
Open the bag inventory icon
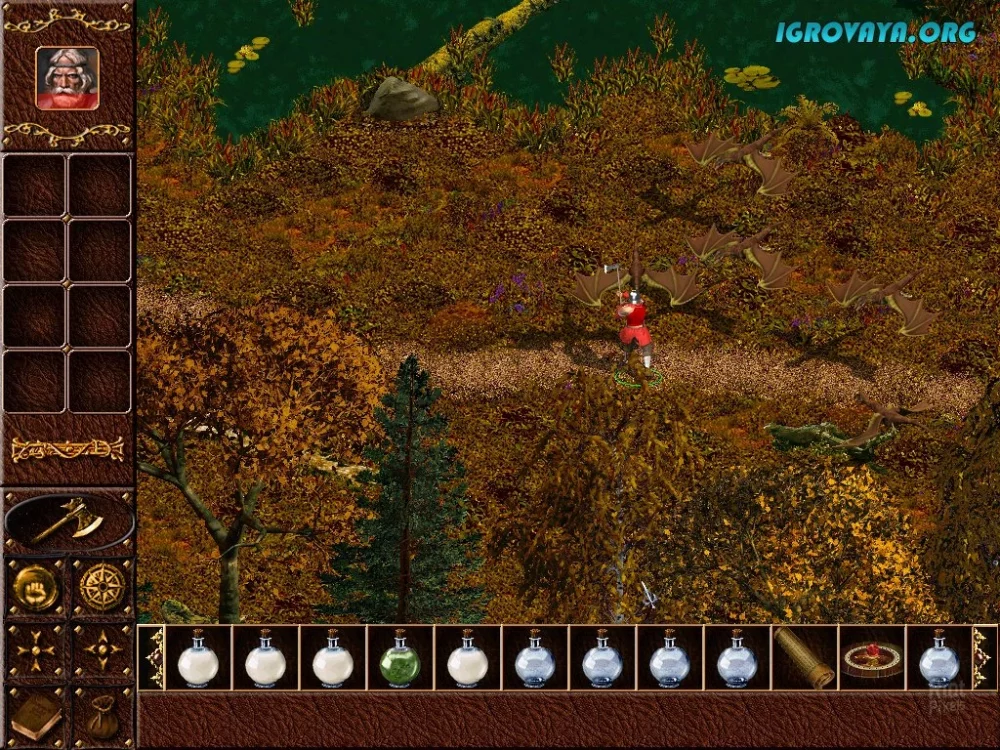tap(100, 716)
